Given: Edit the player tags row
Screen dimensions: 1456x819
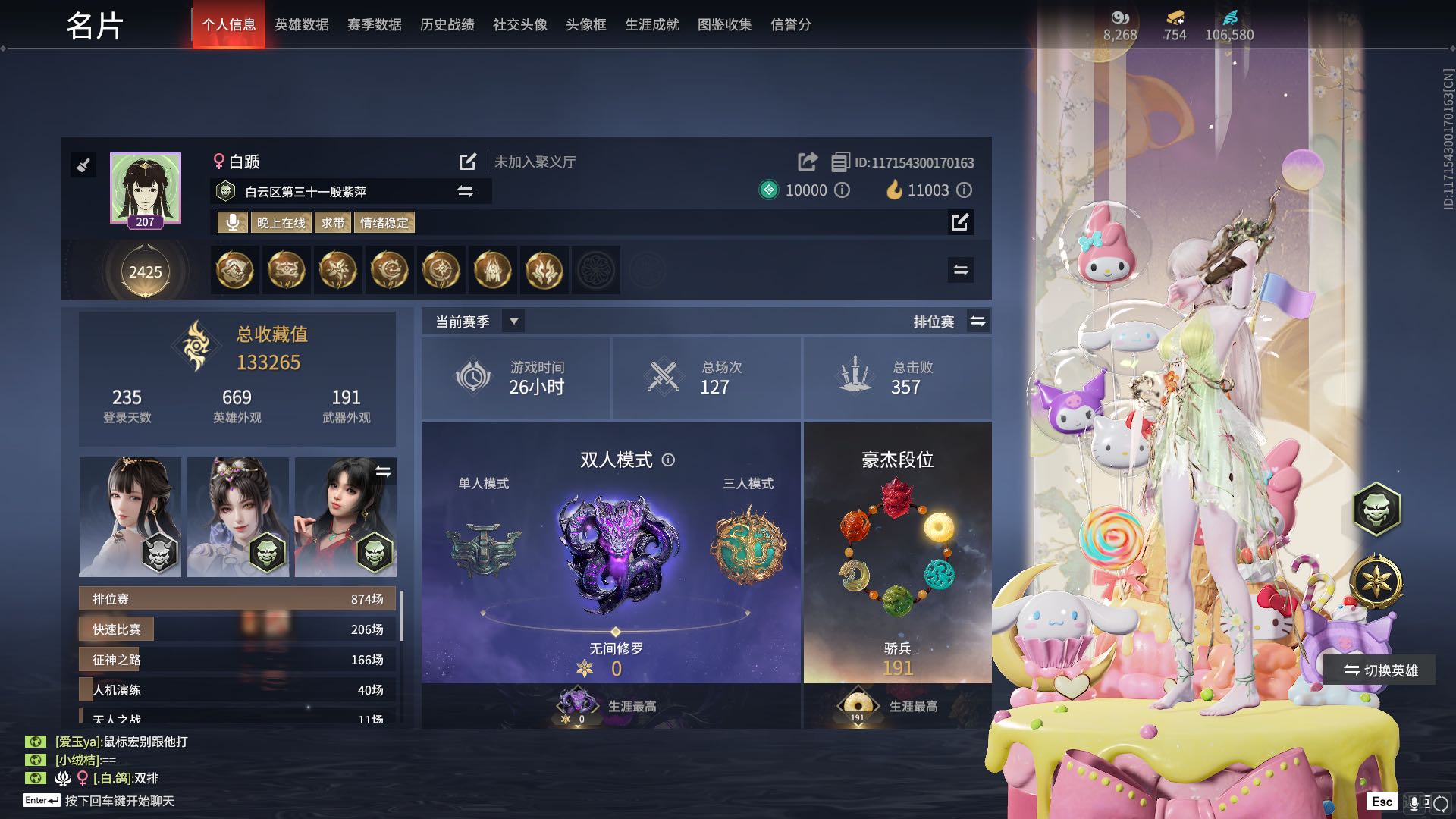Looking at the screenshot, I should click(960, 222).
